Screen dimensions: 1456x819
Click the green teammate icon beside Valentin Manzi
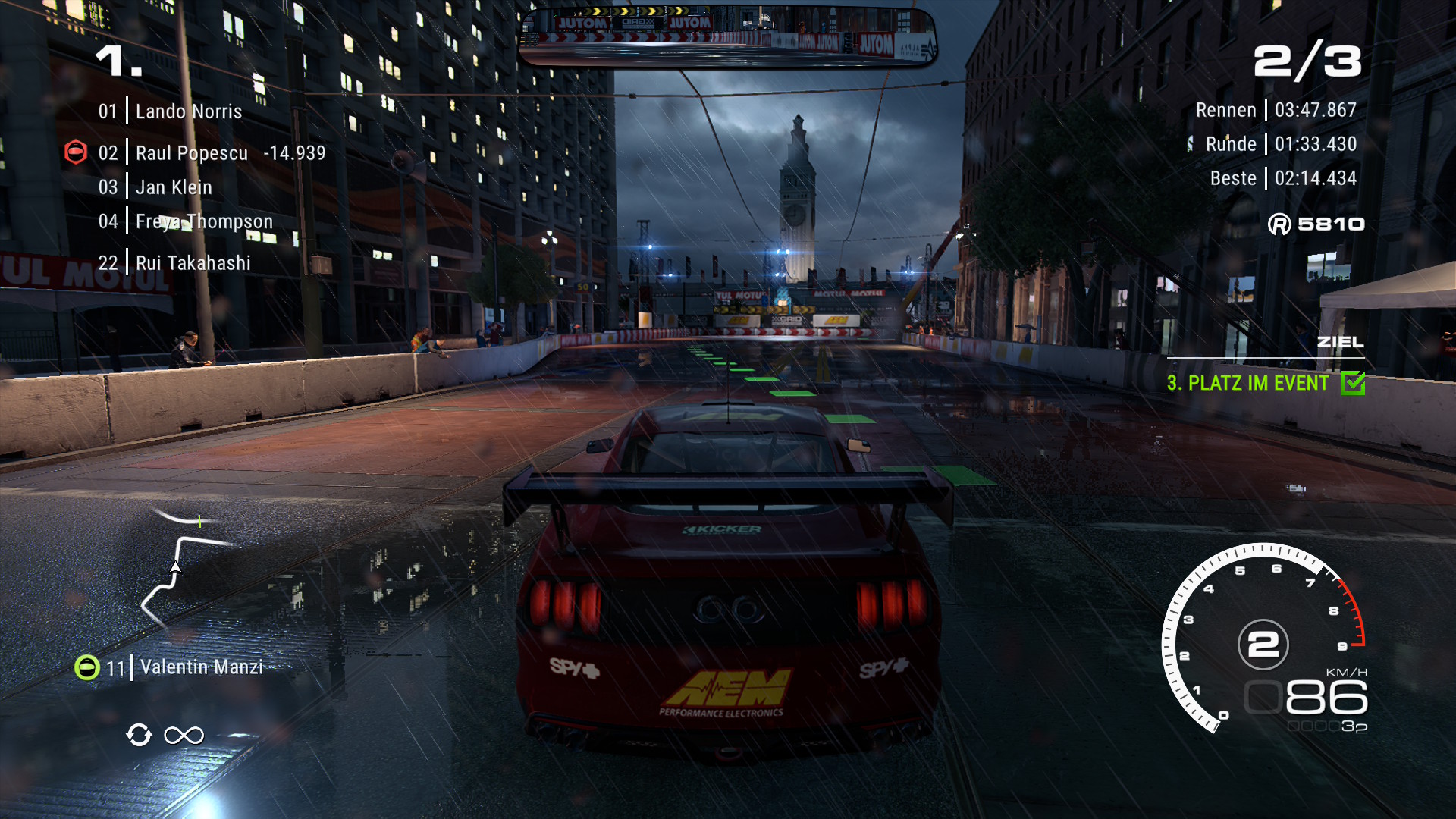[87, 667]
